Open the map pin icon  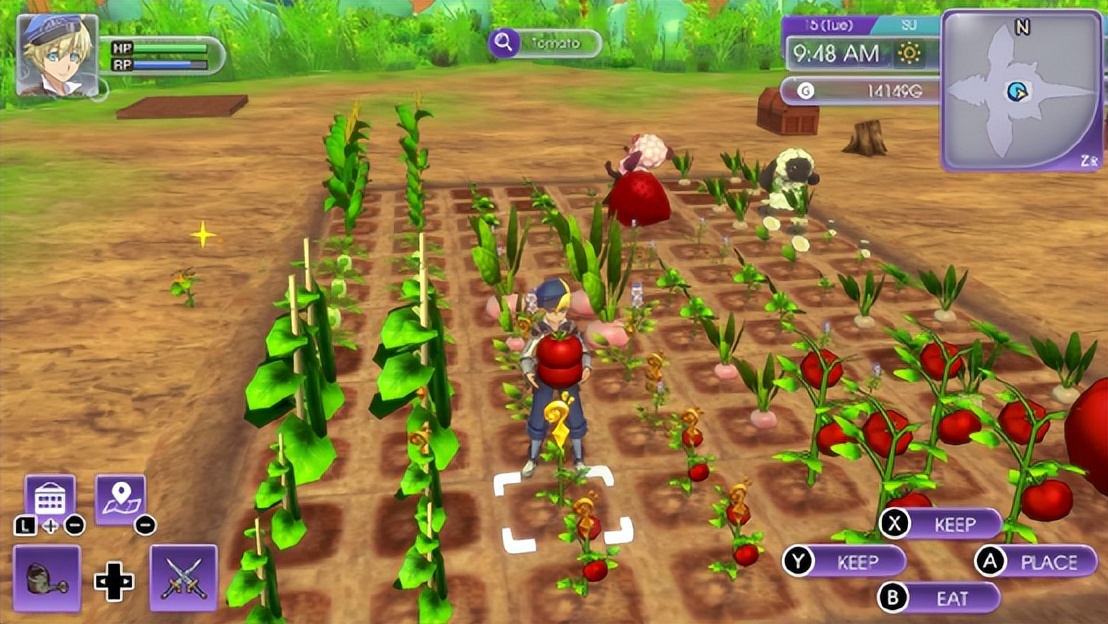(121, 498)
